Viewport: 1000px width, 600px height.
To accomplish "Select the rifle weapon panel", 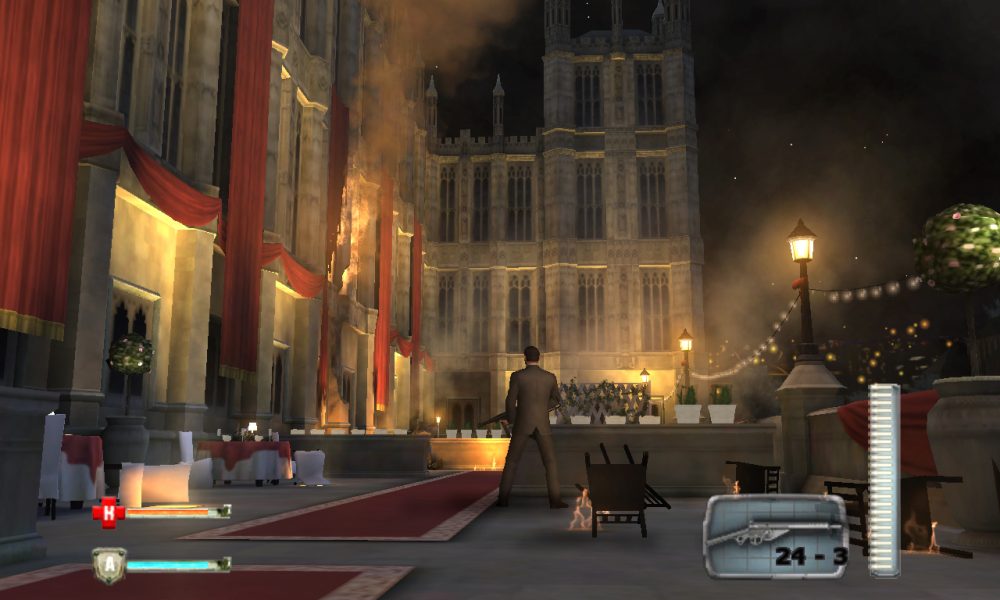I will pos(775,536).
